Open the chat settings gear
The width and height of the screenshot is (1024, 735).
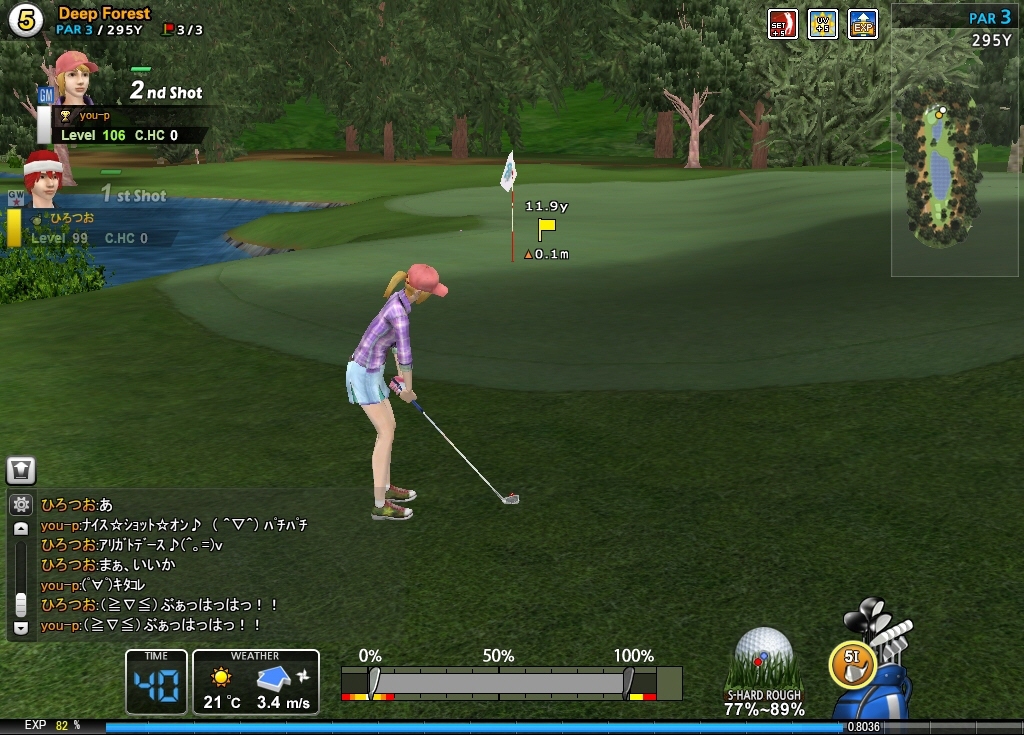21,505
